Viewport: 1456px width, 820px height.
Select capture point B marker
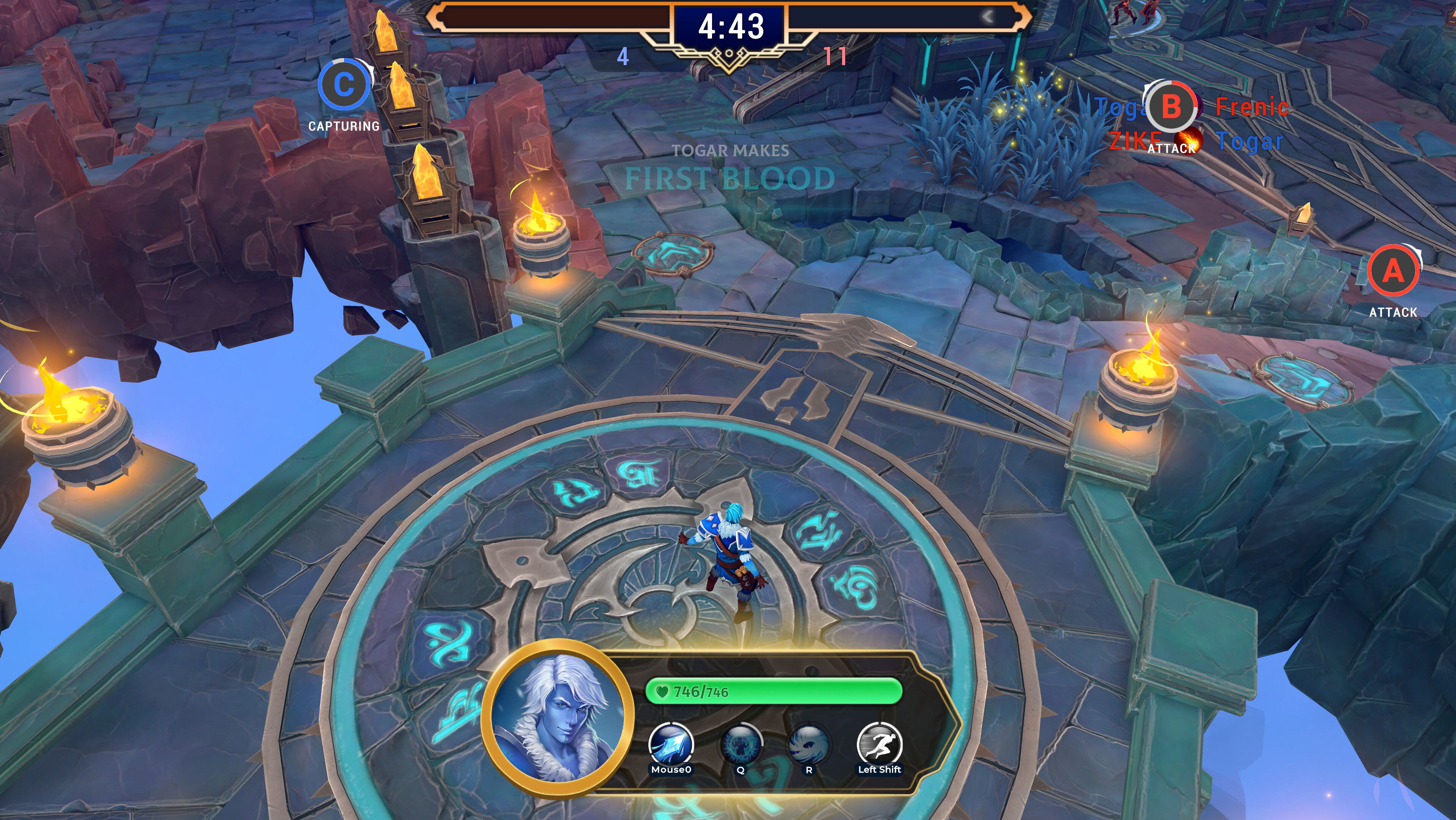[1171, 107]
